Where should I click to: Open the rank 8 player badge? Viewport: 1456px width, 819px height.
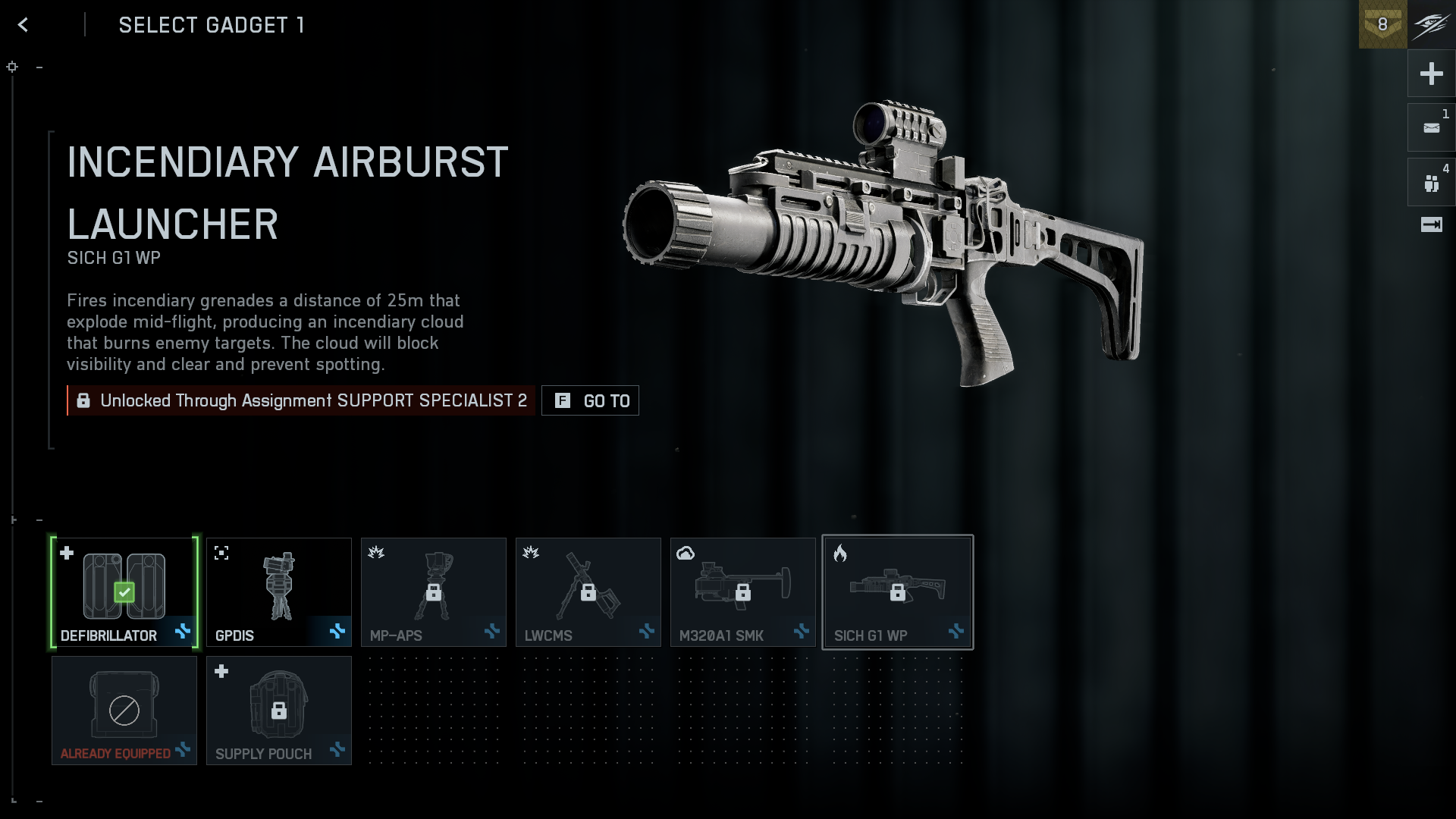1382,24
